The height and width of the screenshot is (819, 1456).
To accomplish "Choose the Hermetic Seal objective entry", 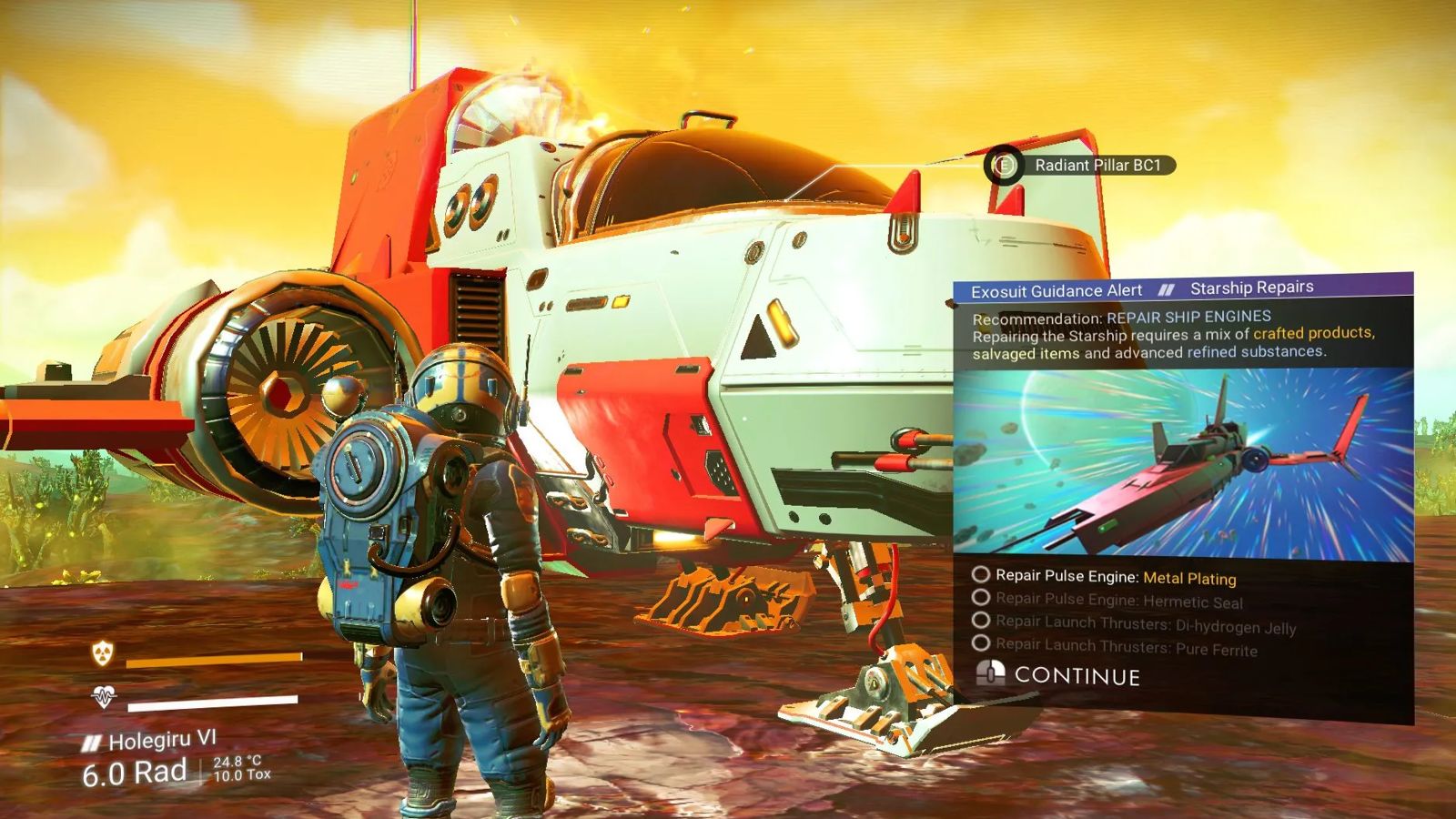I will [x=1118, y=601].
